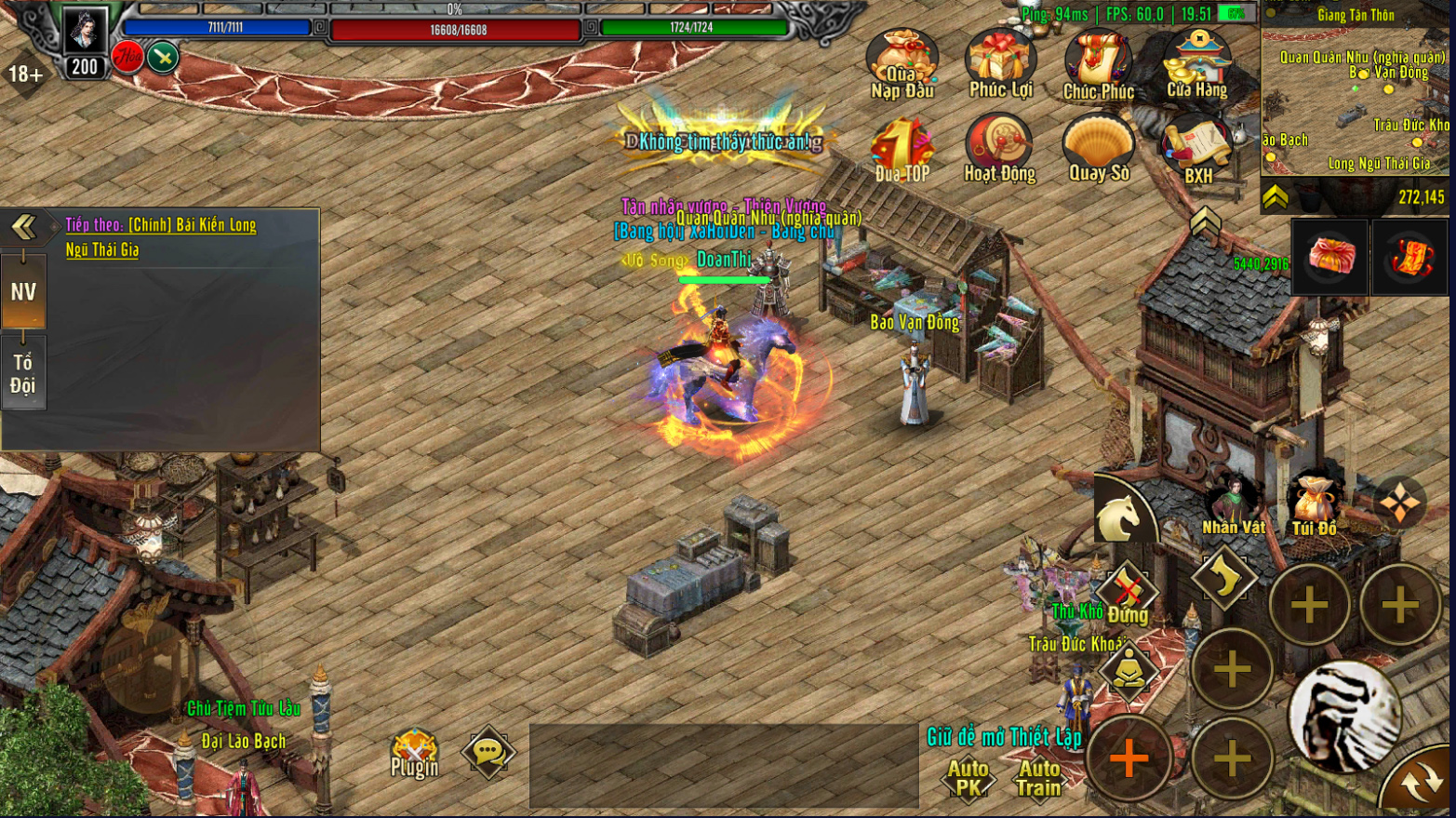Show the BXH leaderboard
Image resolution: width=1456 pixels, height=818 pixels.
click(1197, 149)
